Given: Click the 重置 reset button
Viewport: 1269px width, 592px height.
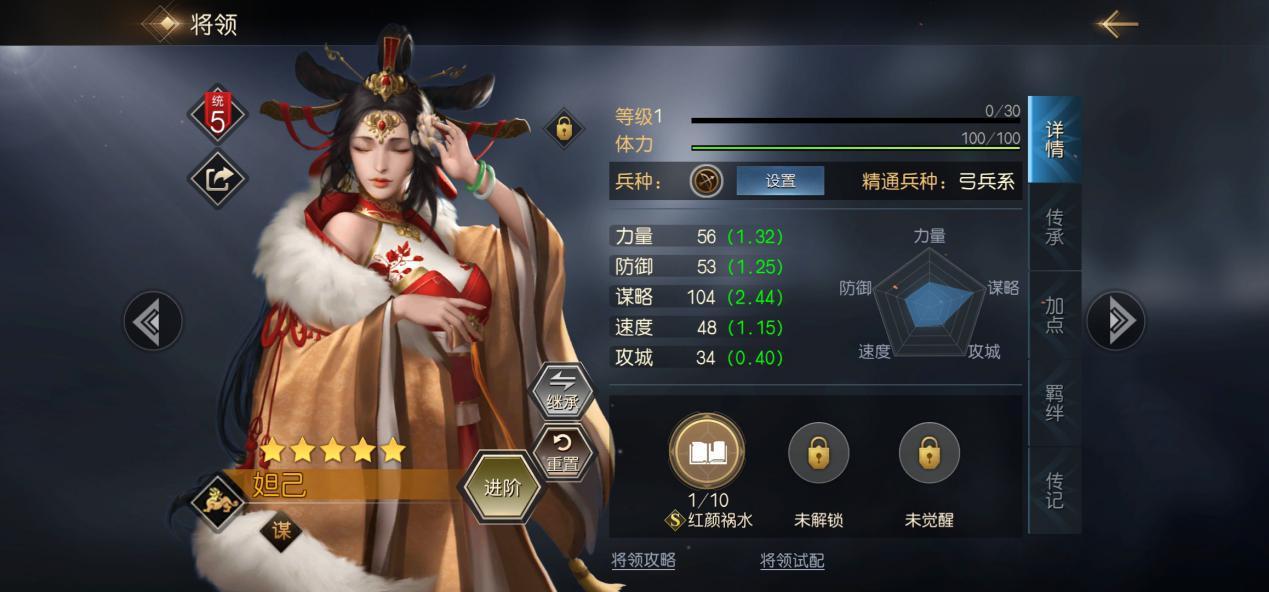Looking at the screenshot, I should coord(562,452).
